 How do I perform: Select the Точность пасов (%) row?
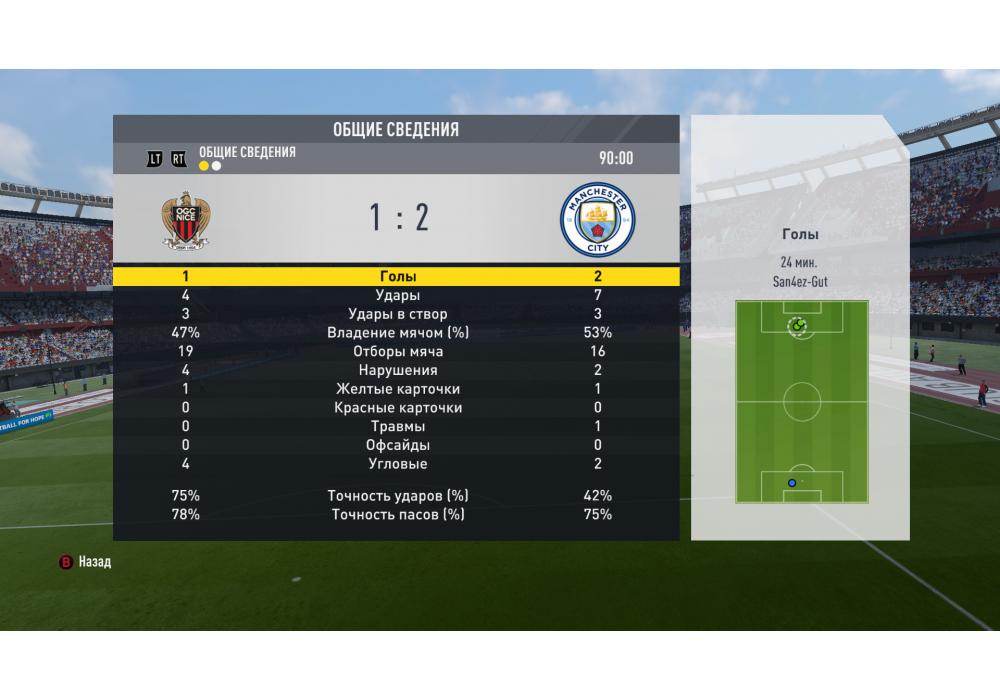pyautogui.click(x=397, y=515)
